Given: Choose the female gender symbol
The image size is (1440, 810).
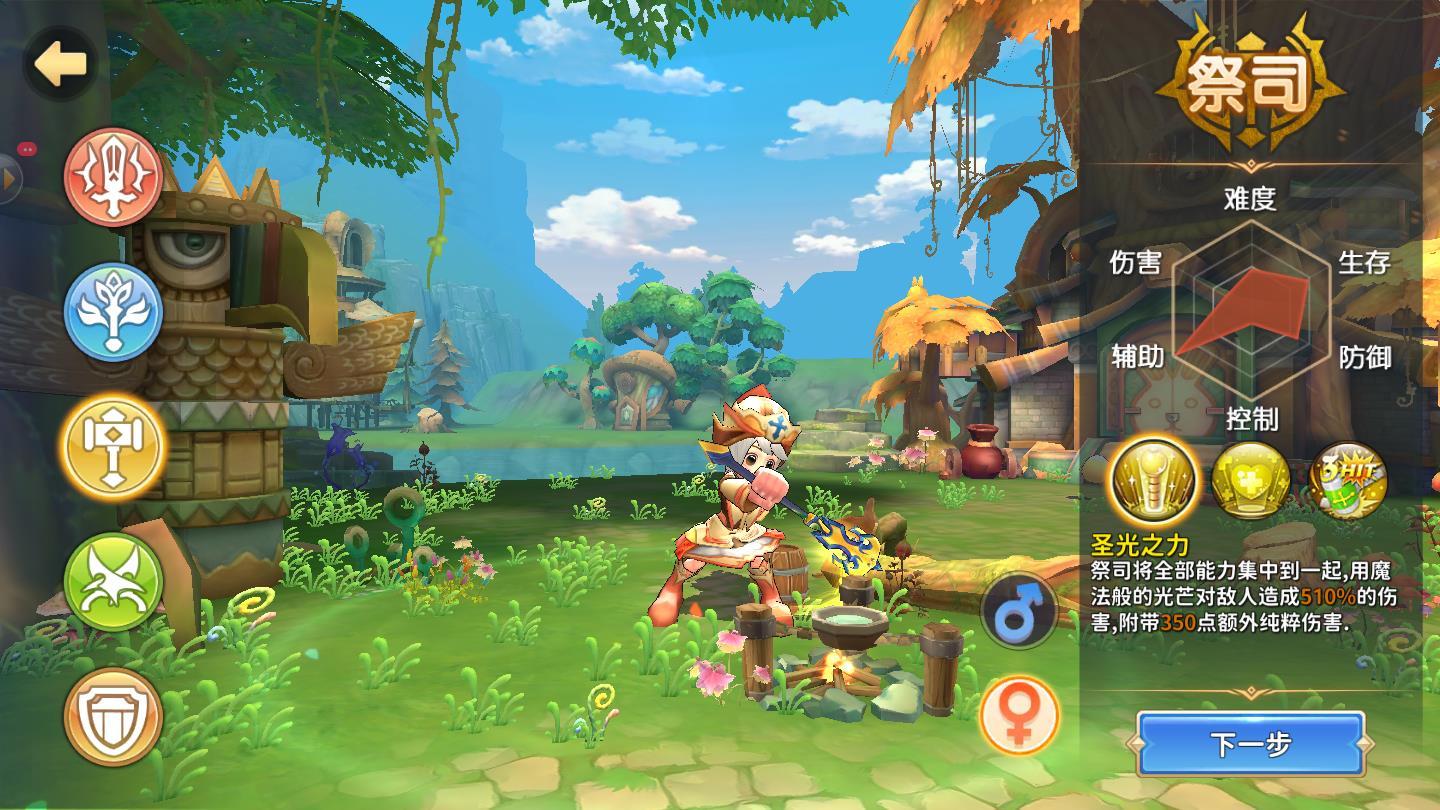Looking at the screenshot, I should tap(1019, 716).
